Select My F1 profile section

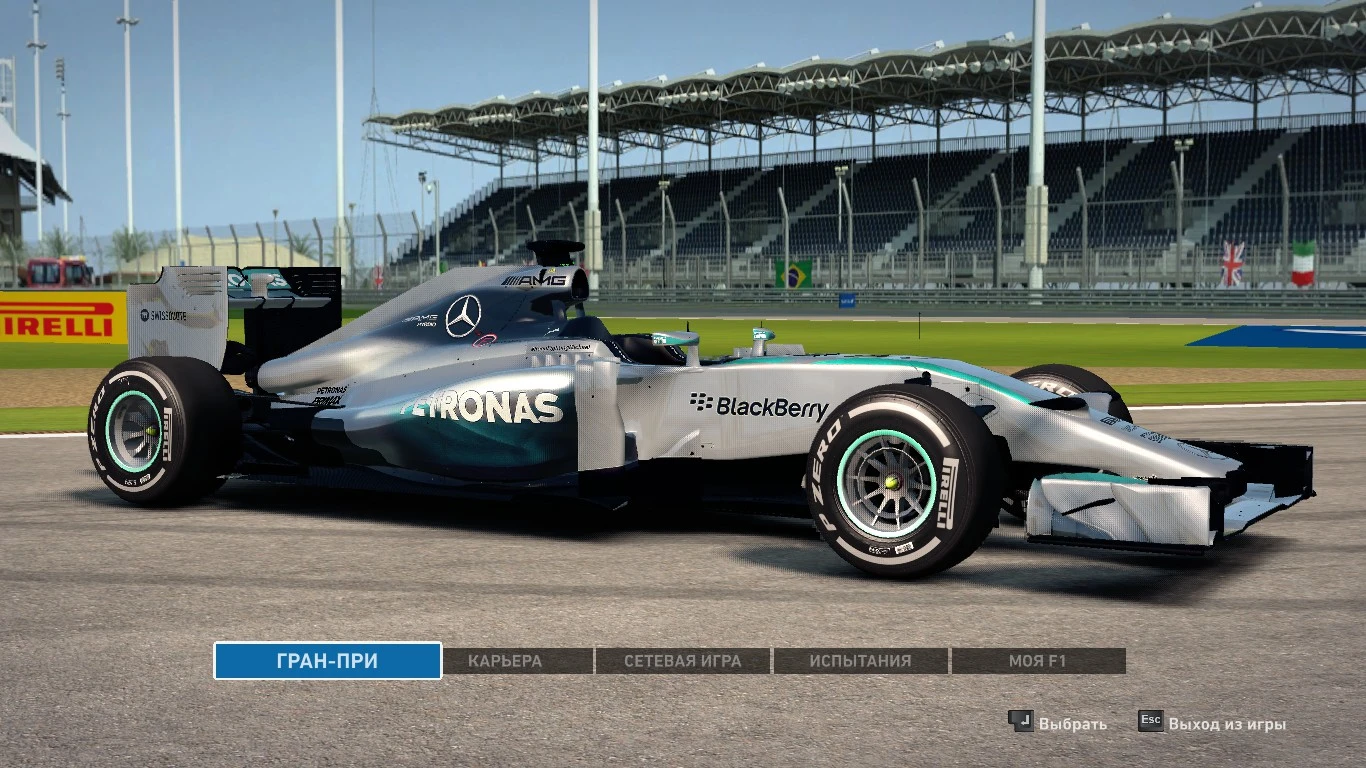1036,661
